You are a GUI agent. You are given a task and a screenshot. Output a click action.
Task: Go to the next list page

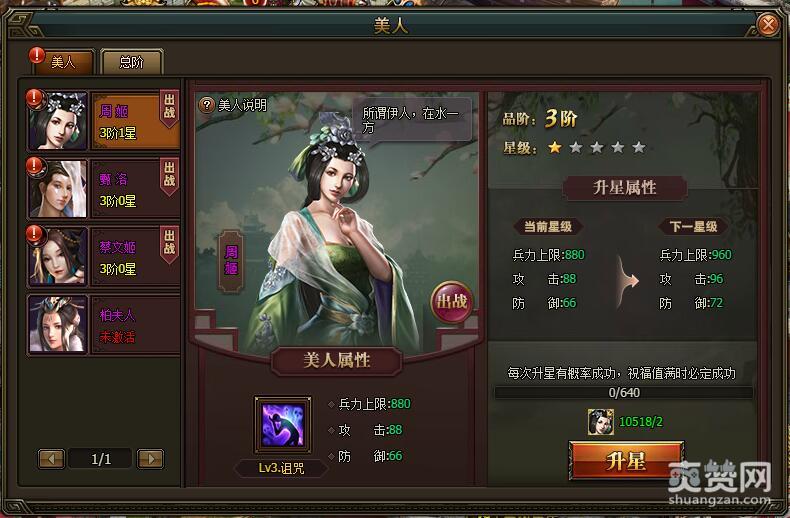(150, 459)
